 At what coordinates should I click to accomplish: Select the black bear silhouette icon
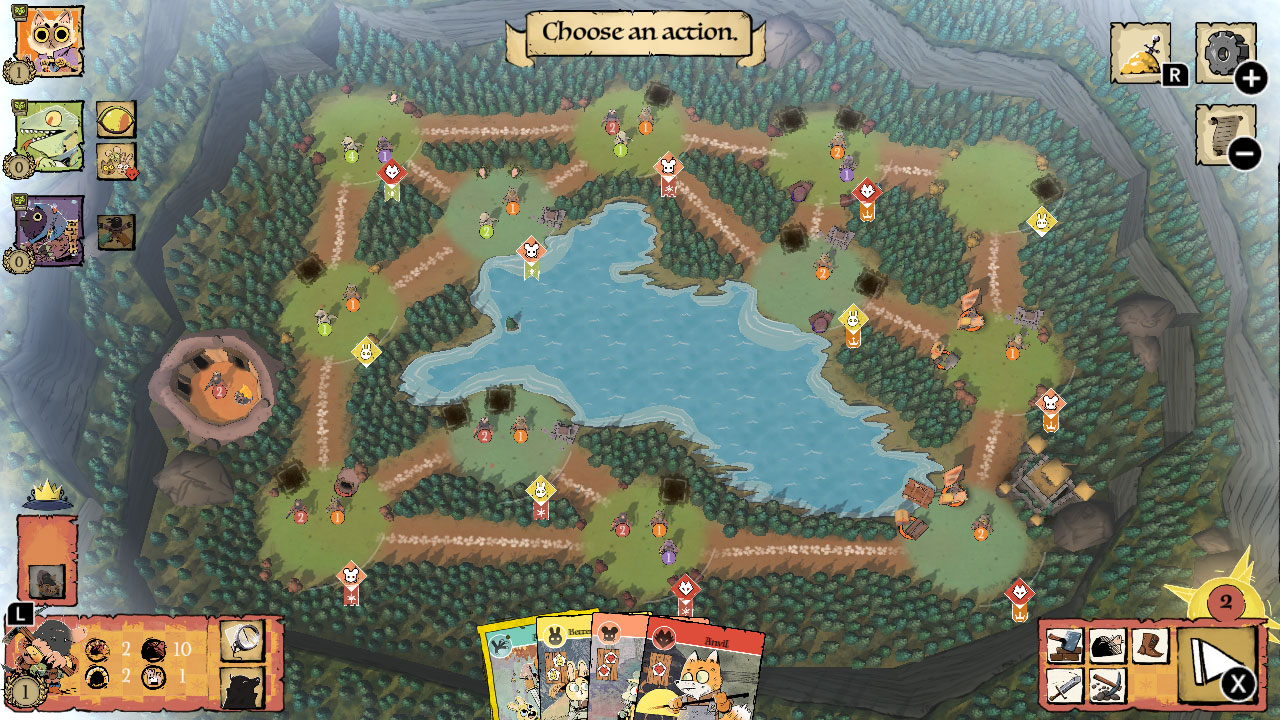coord(240,686)
